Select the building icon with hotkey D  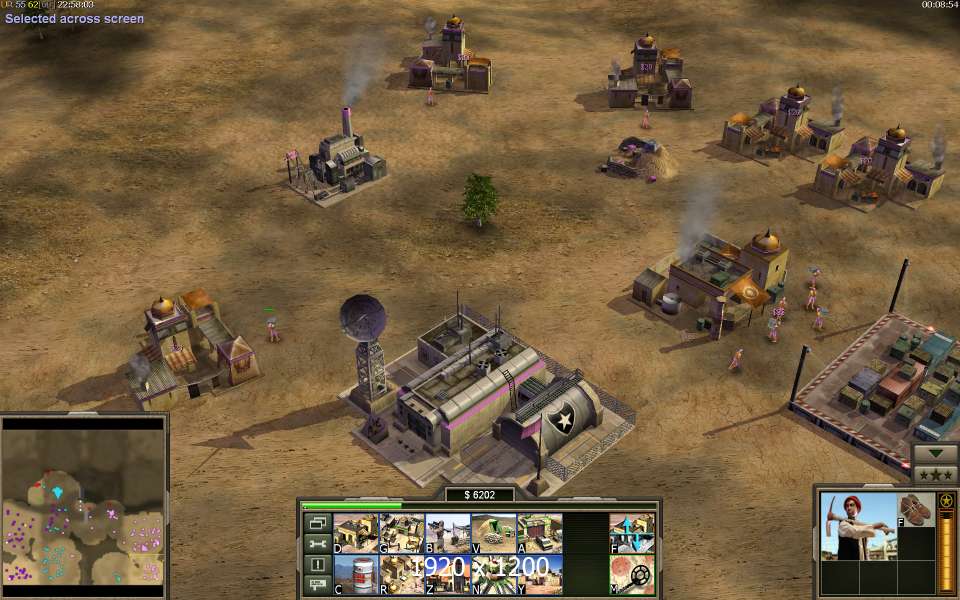[355, 533]
